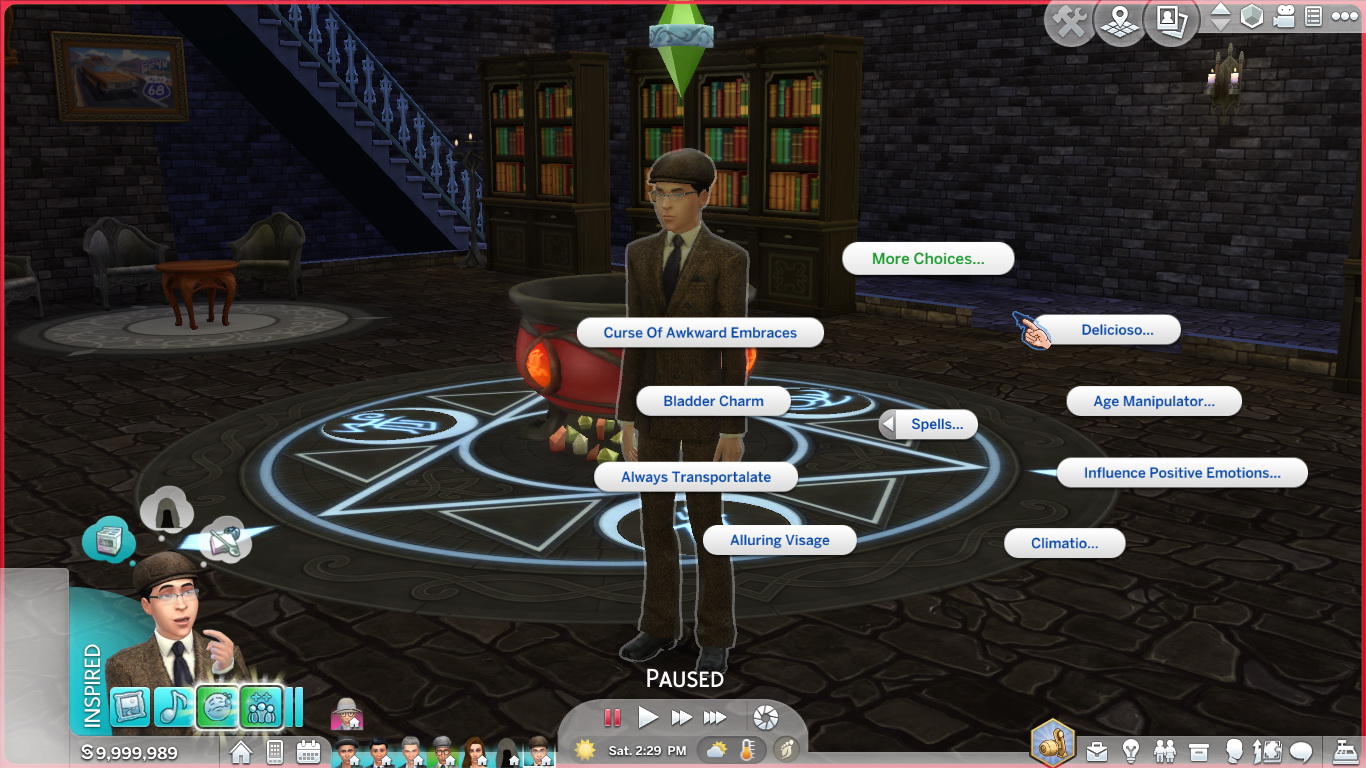Open the Skills panel icon
The height and width of the screenshot is (768, 1366).
pyautogui.click(x=1268, y=750)
